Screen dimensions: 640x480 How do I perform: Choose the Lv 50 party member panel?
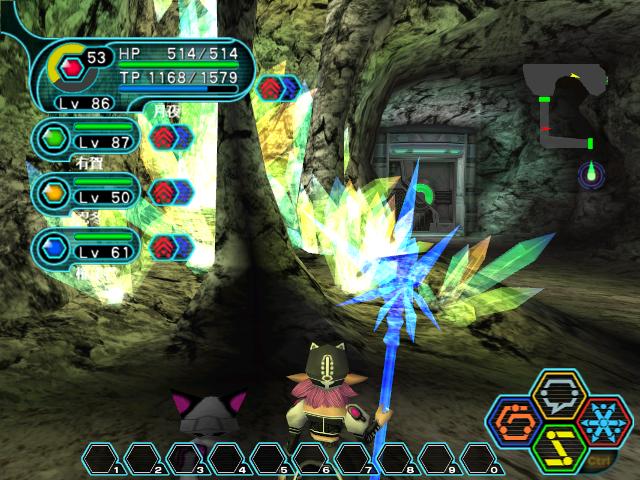pyautogui.click(x=88, y=193)
